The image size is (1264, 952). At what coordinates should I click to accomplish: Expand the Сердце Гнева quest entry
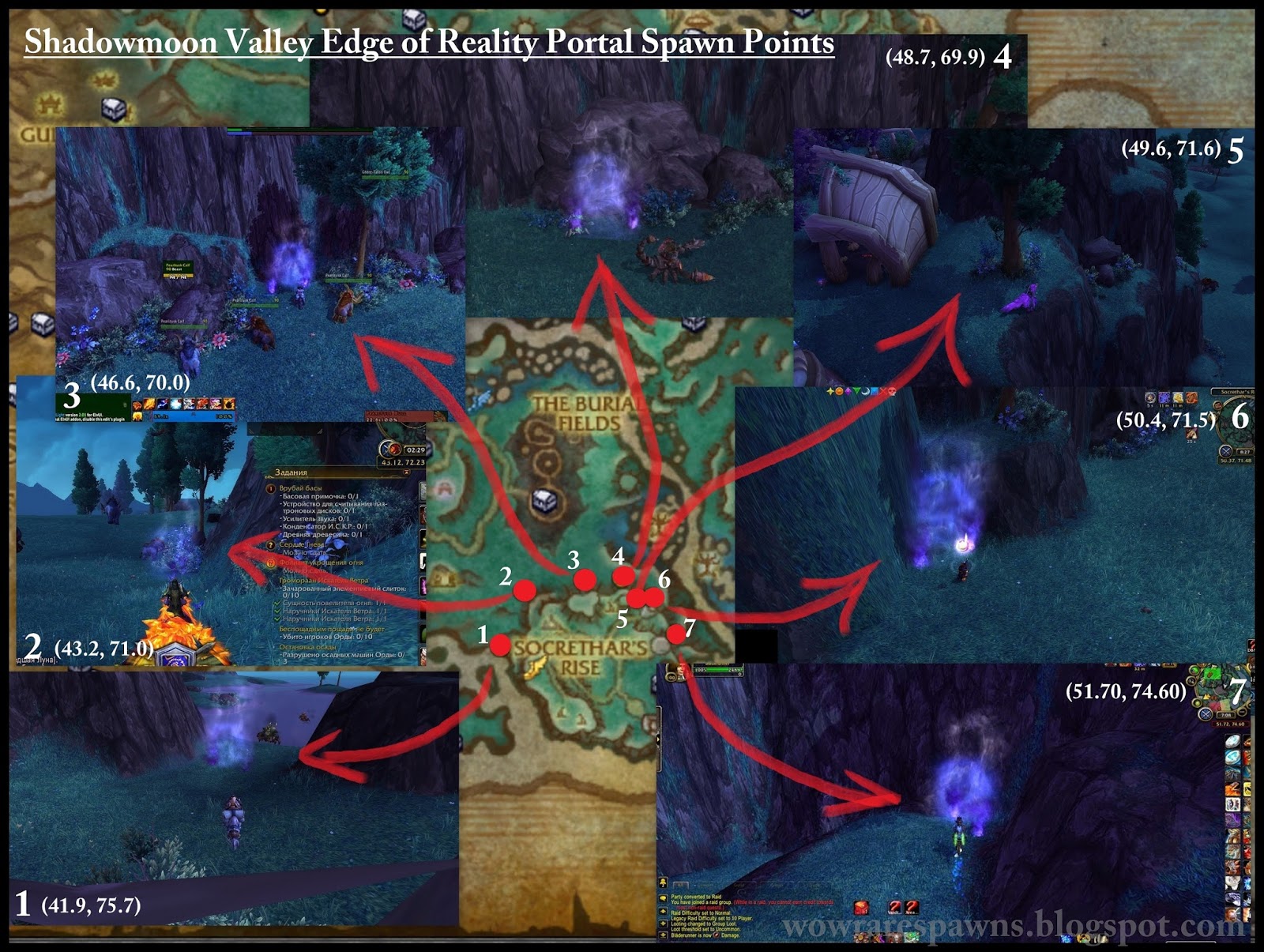270,545
